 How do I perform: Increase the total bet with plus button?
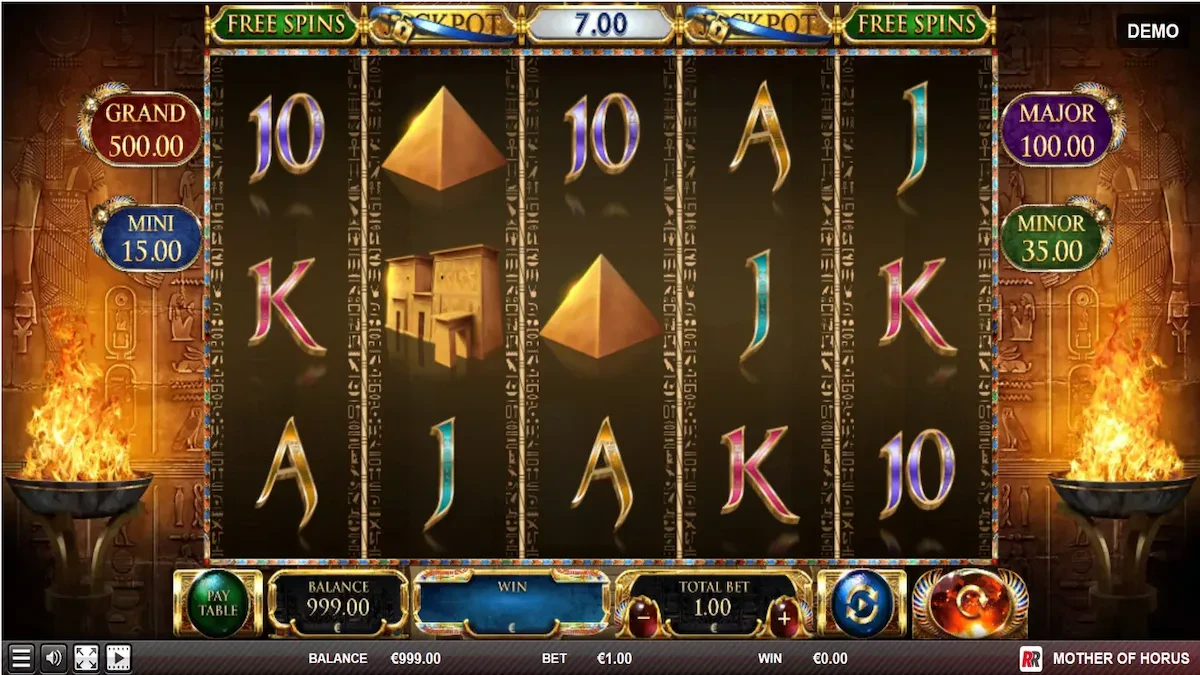pyautogui.click(x=784, y=618)
